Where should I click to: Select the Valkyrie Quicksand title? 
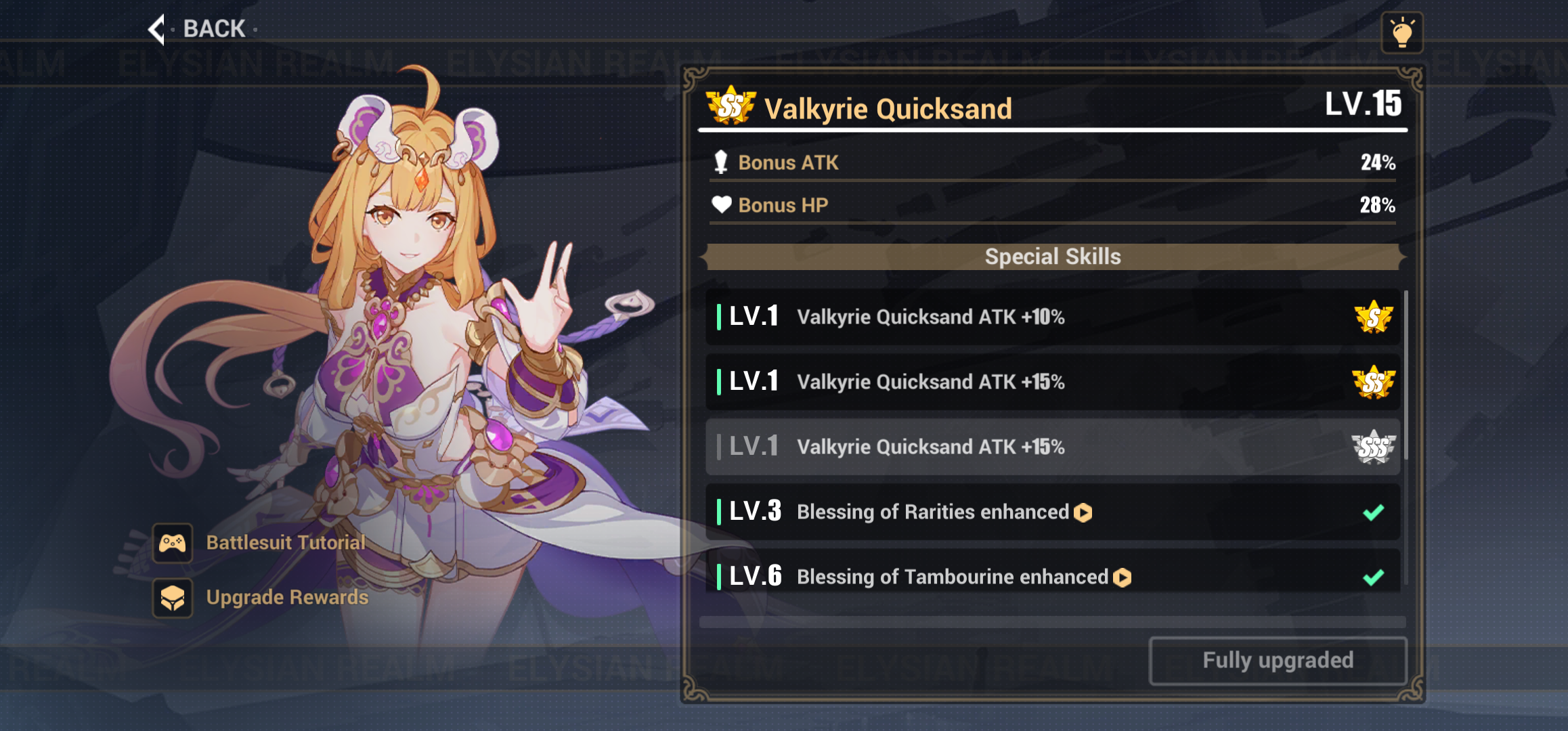tap(888, 108)
